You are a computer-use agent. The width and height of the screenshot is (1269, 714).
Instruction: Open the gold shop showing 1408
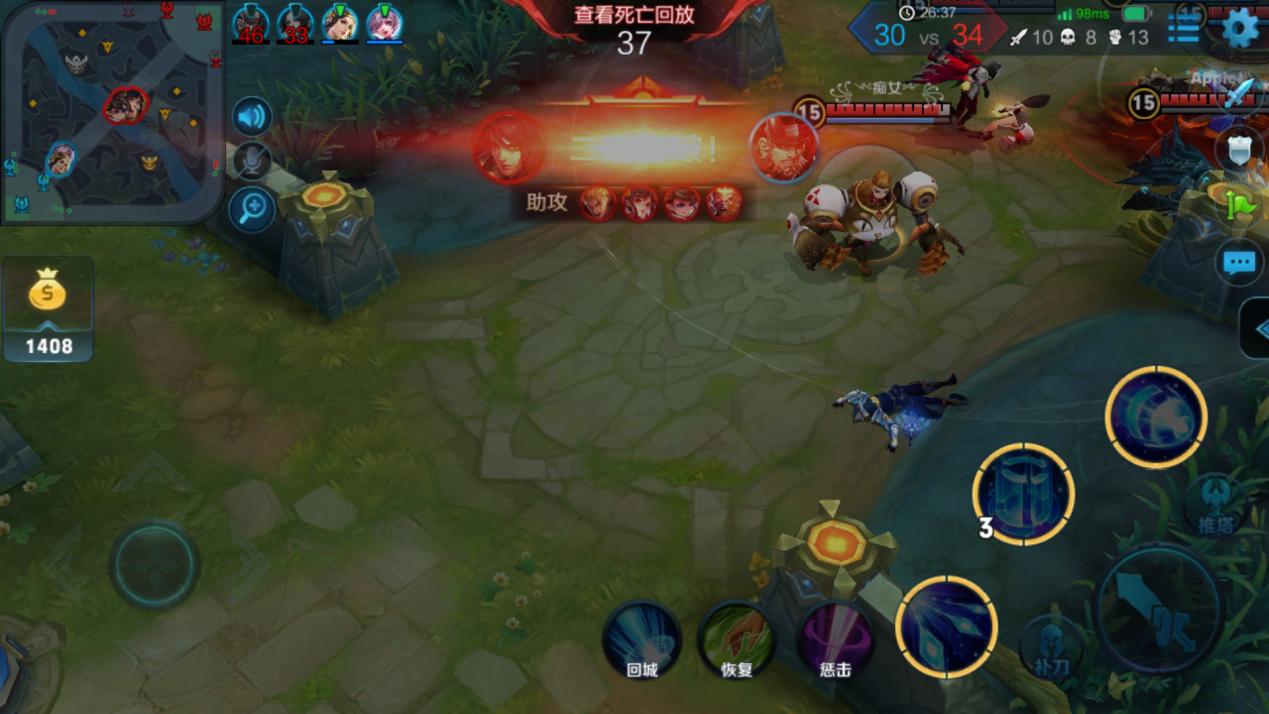pos(47,310)
